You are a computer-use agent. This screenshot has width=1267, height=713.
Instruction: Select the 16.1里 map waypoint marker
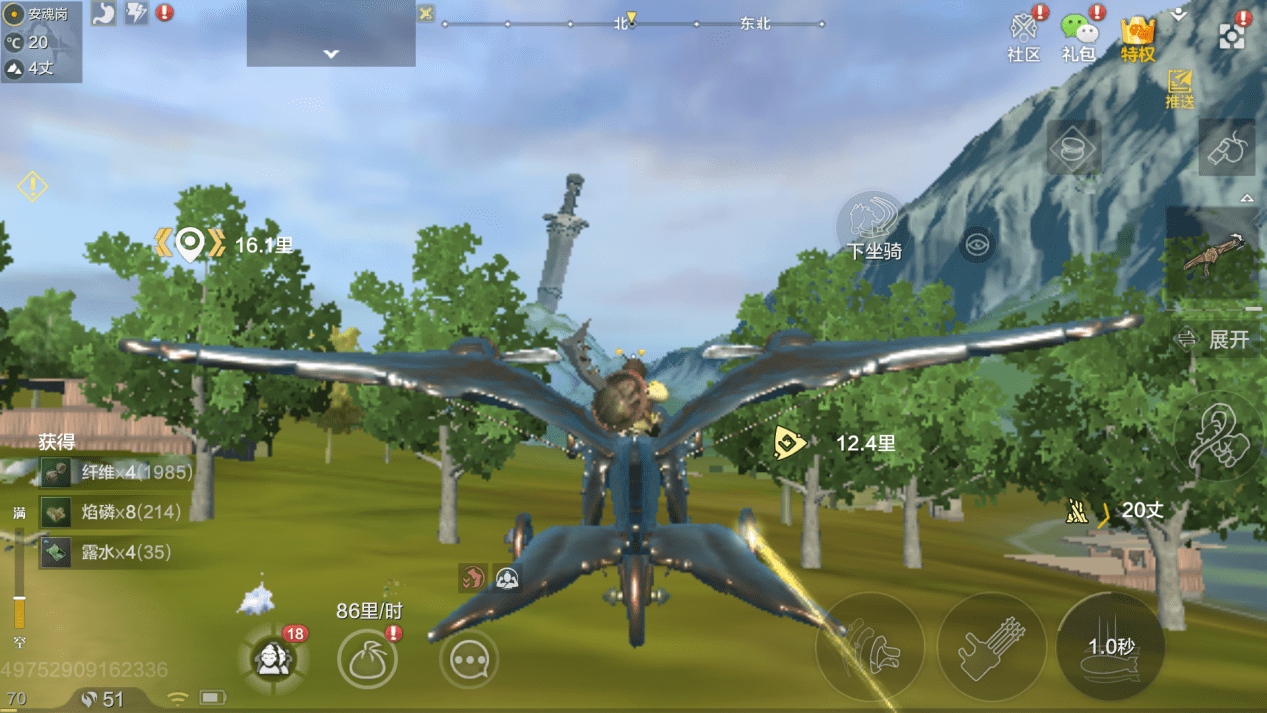[x=189, y=243]
